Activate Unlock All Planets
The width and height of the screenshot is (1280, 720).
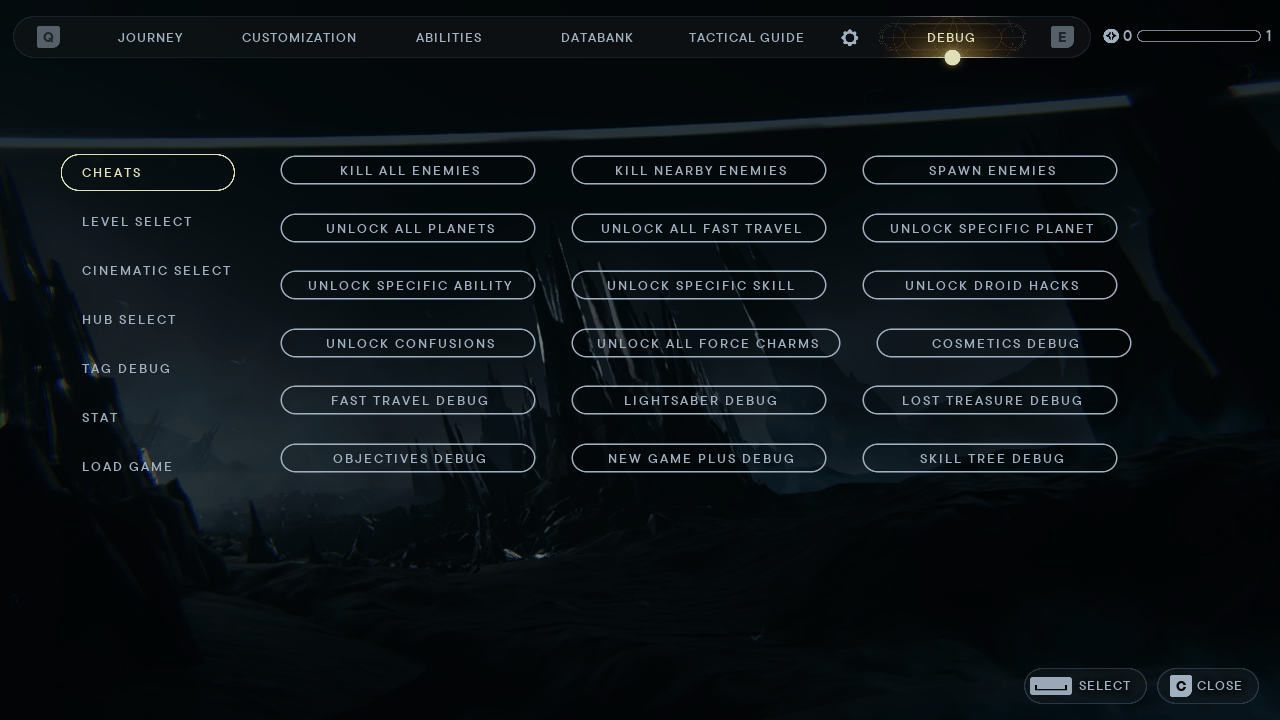click(408, 228)
